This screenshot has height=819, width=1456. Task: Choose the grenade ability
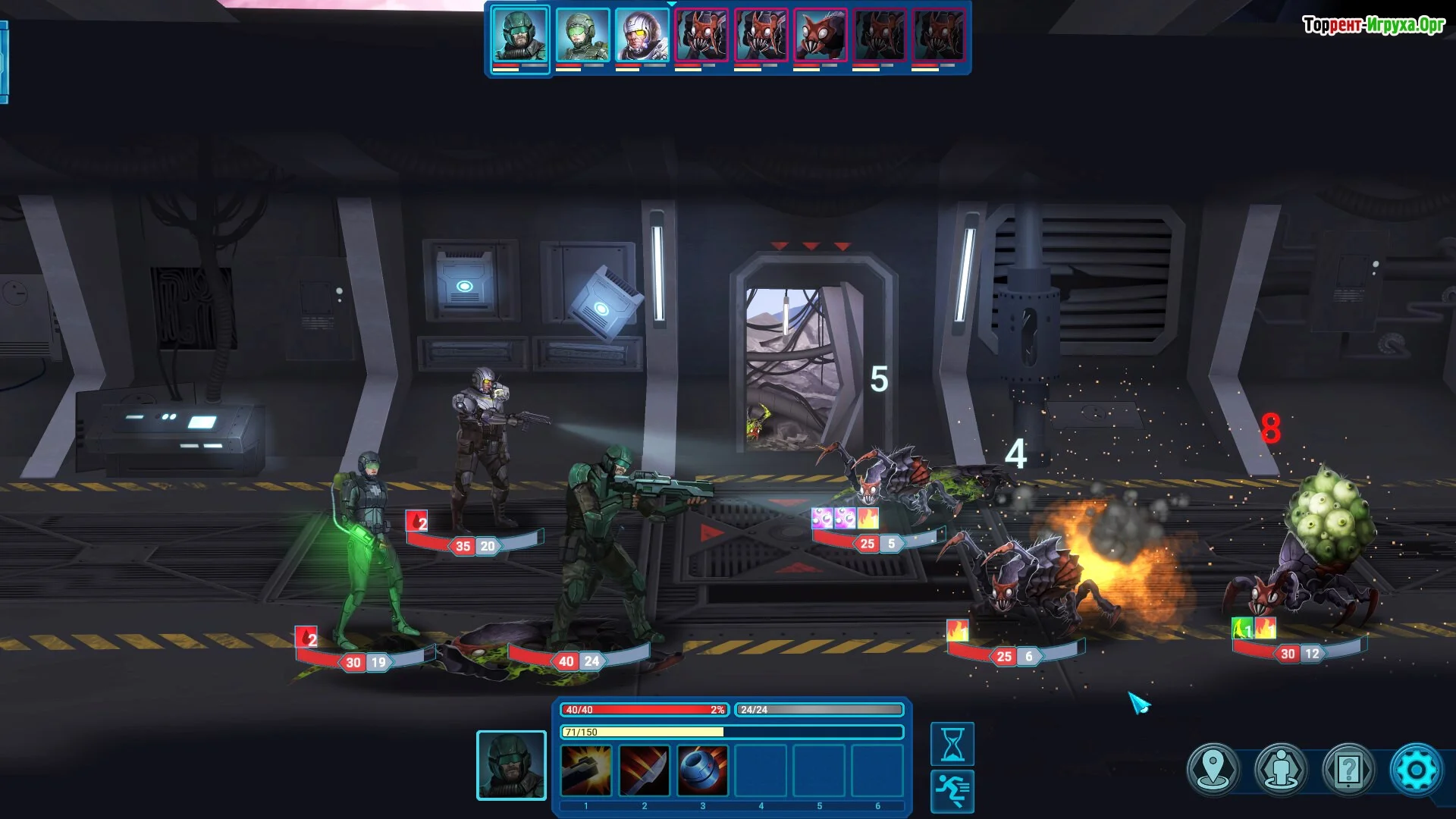(x=702, y=770)
